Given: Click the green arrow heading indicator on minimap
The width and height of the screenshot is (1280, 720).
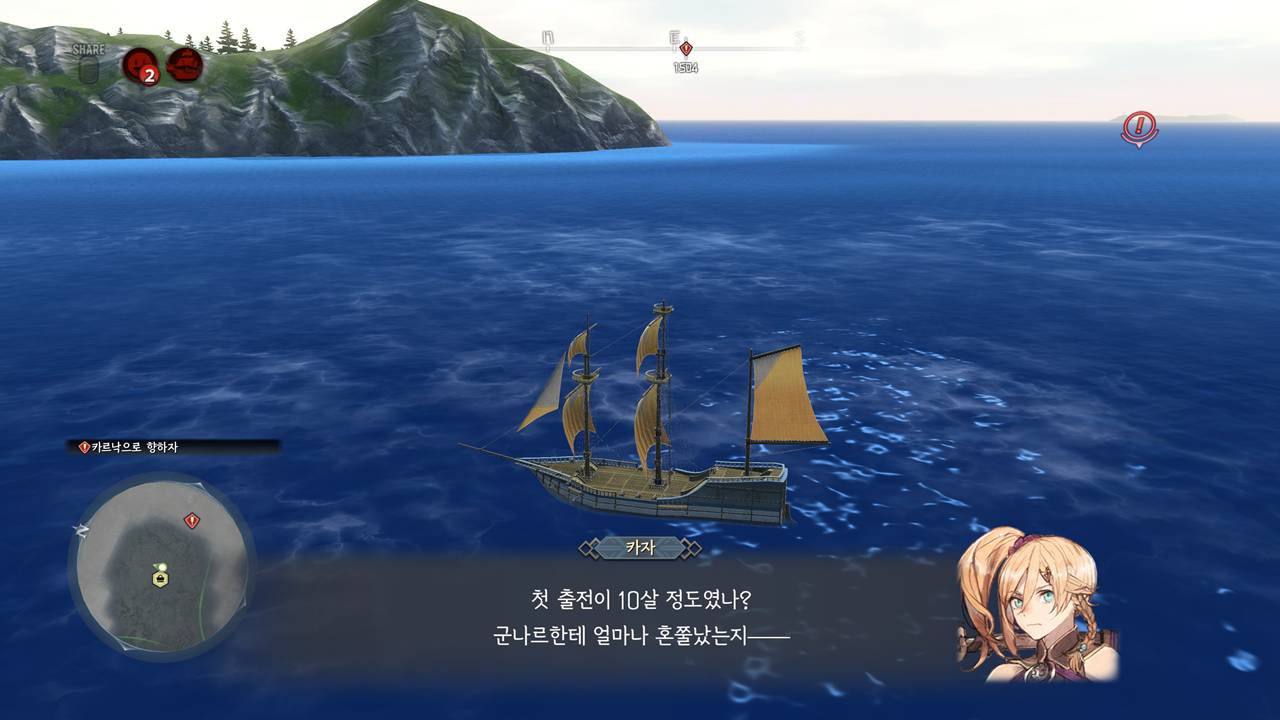Looking at the screenshot, I should (158, 566).
